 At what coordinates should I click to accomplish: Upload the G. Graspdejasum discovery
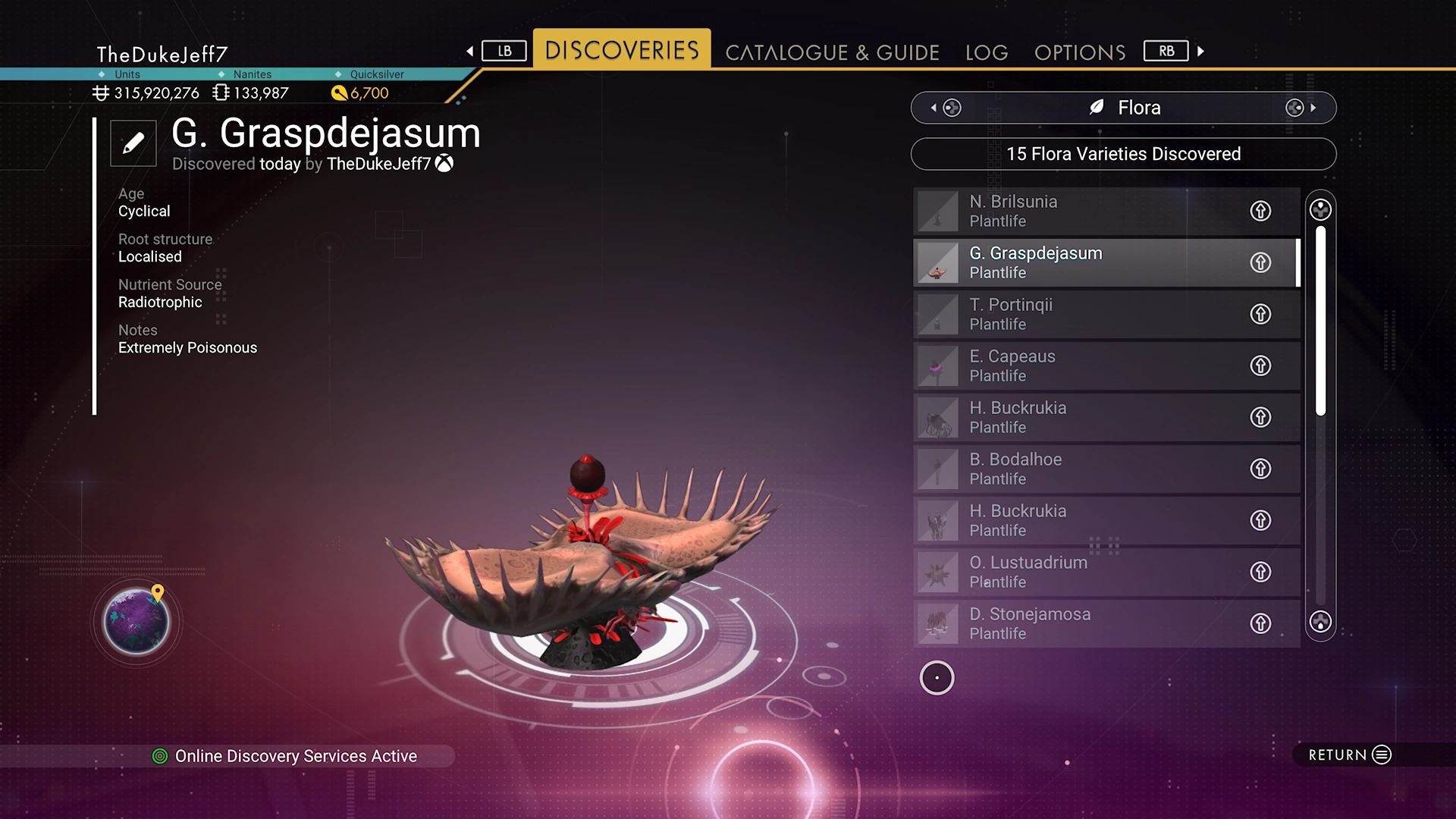click(1260, 262)
